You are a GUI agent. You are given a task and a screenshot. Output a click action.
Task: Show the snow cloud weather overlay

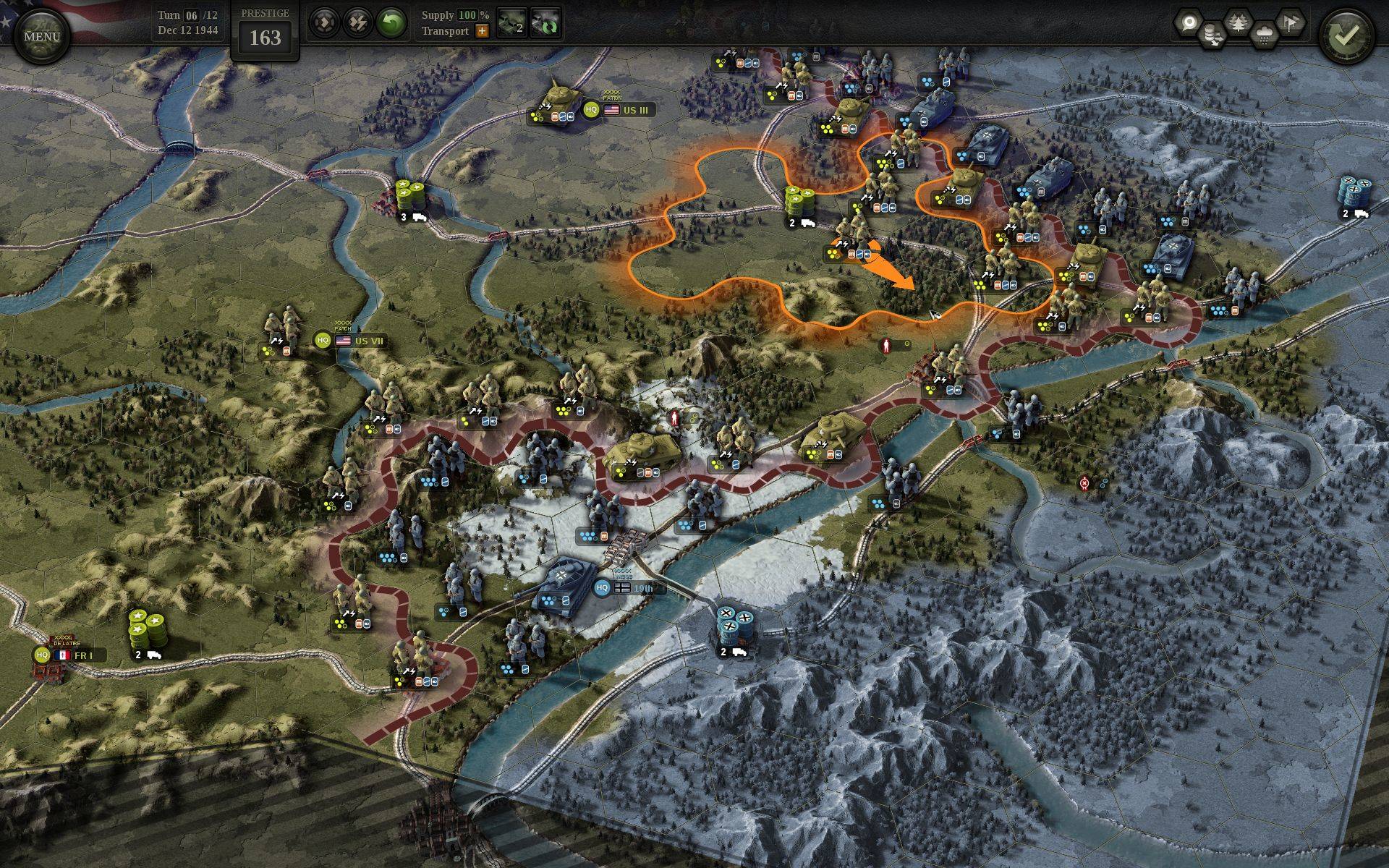pyautogui.click(x=1264, y=34)
